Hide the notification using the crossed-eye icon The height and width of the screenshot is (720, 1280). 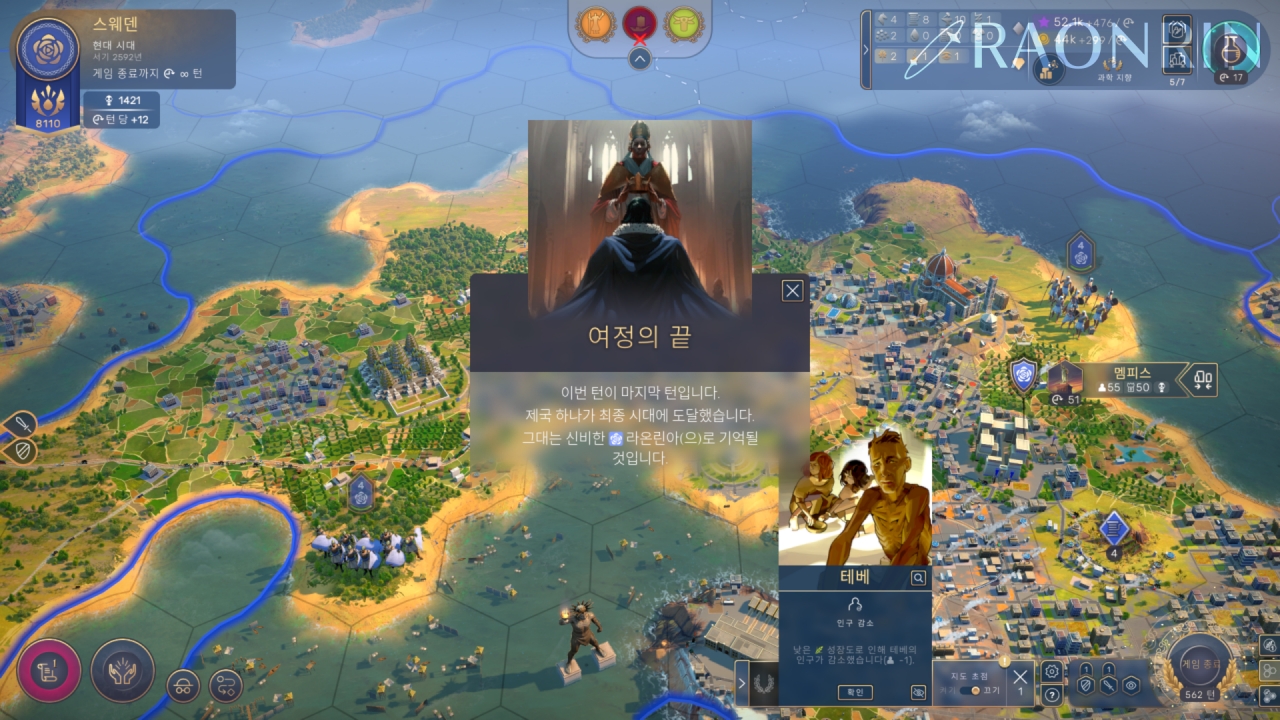pyautogui.click(x=918, y=692)
